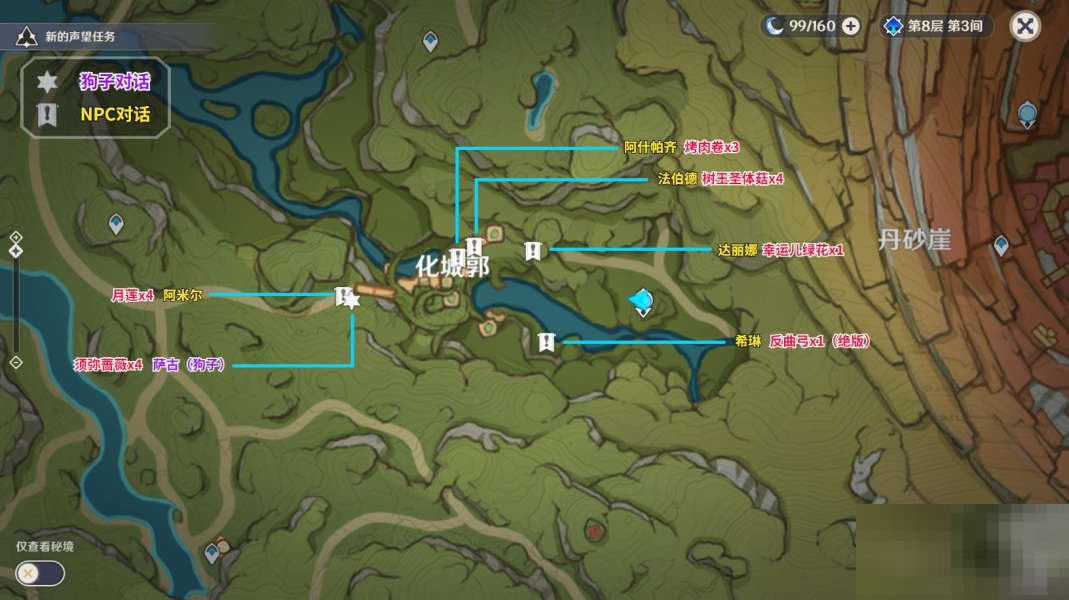Select the red domain marker on the map
Viewport: 1069px width, 600px height.
click(597, 529)
